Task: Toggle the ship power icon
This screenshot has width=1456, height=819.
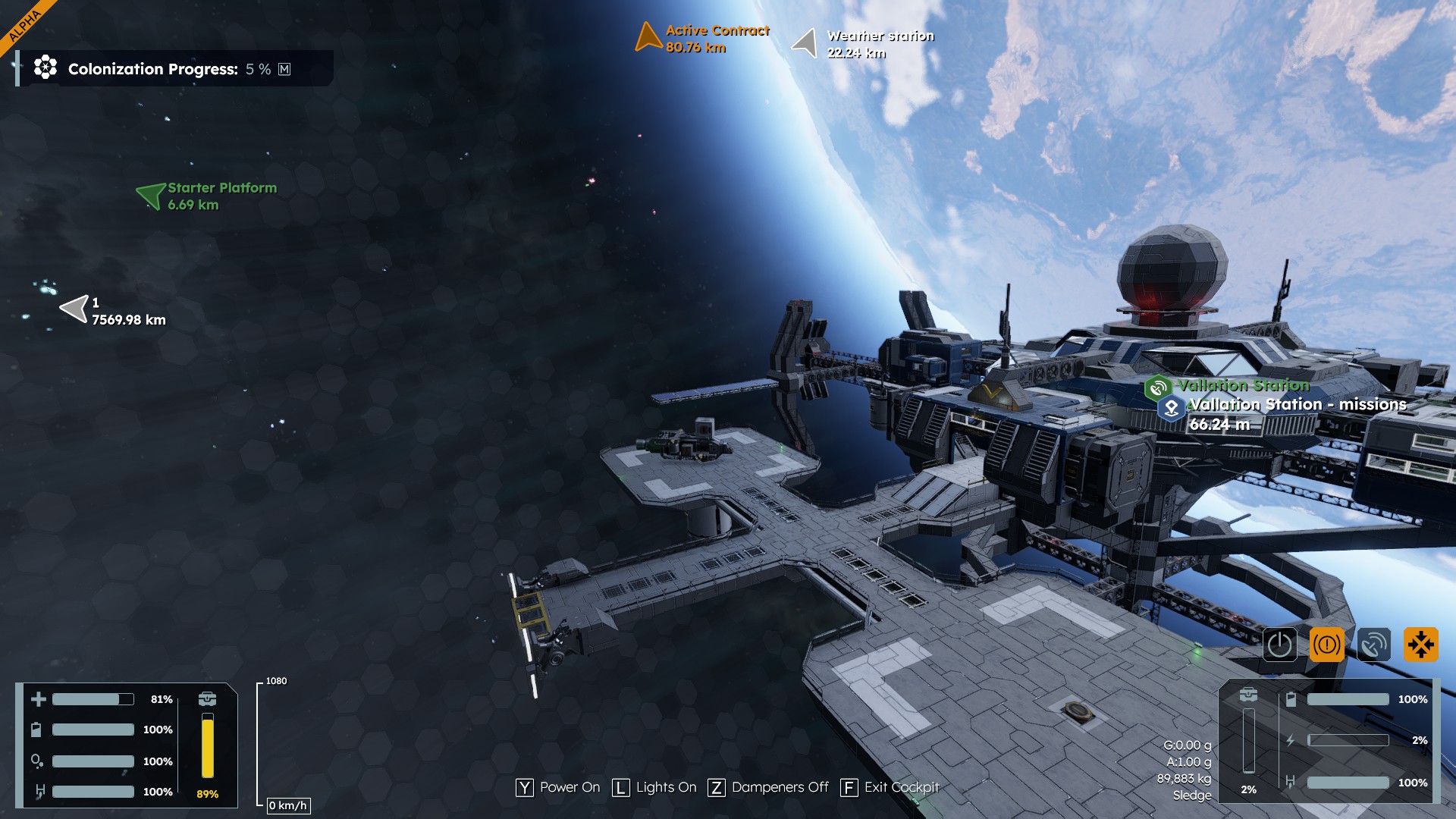Action: [1279, 645]
